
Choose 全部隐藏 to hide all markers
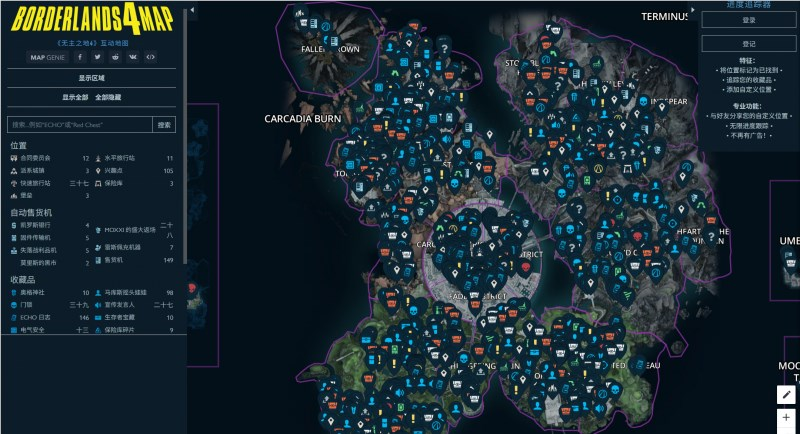pos(108,97)
